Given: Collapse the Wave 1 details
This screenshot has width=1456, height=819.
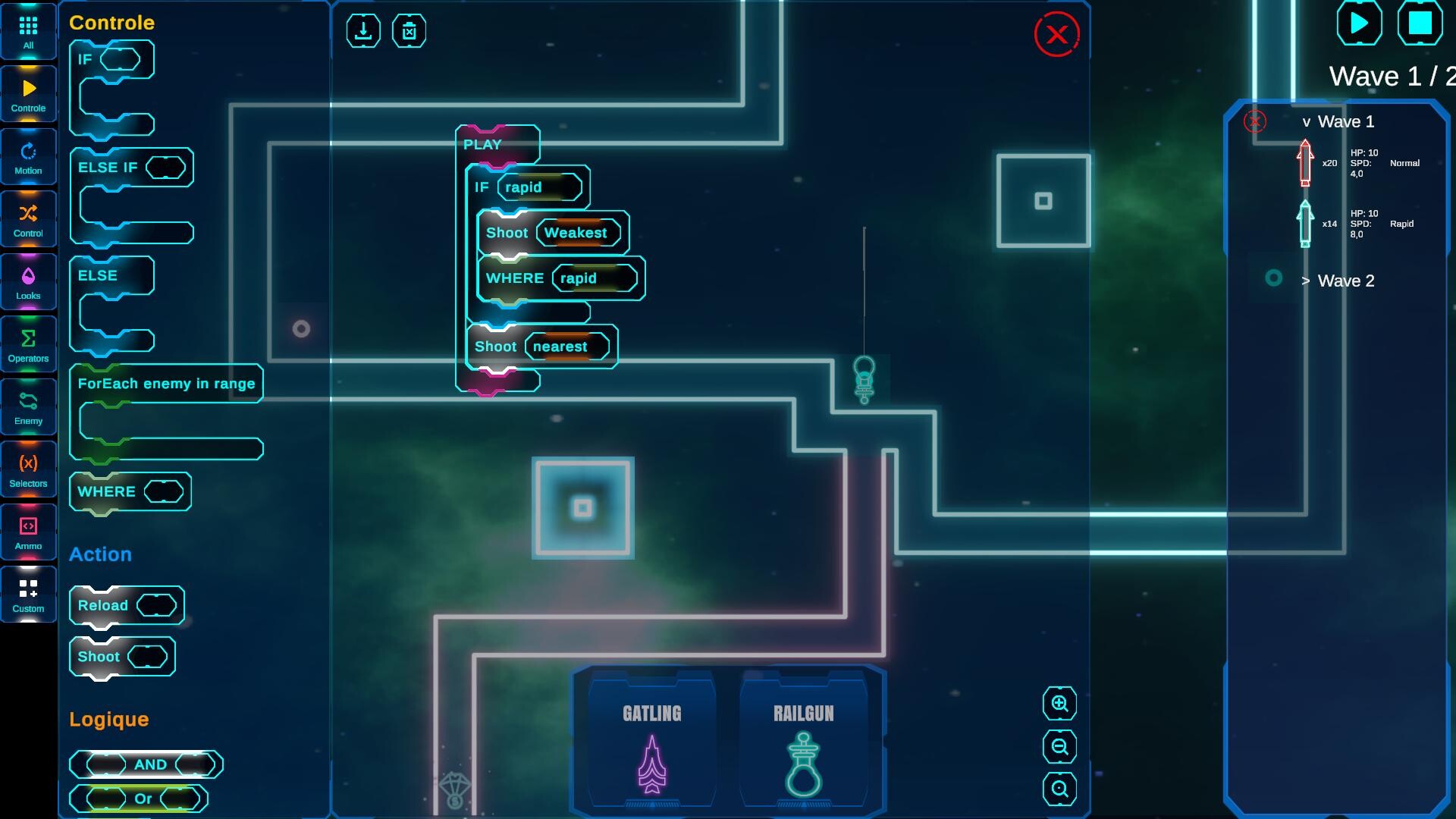Looking at the screenshot, I should 1306,121.
